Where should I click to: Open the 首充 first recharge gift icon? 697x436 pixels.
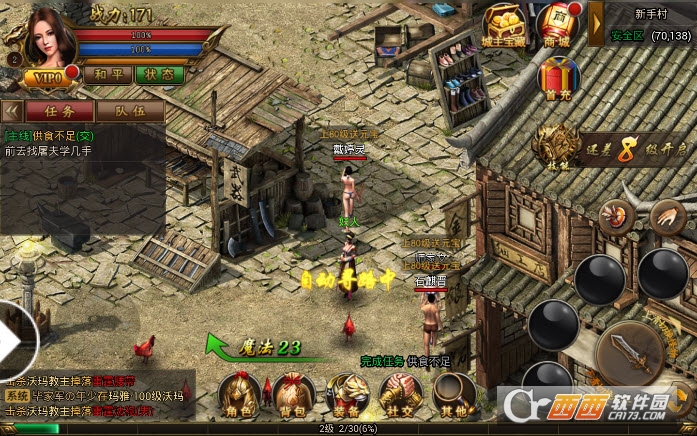[559, 77]
